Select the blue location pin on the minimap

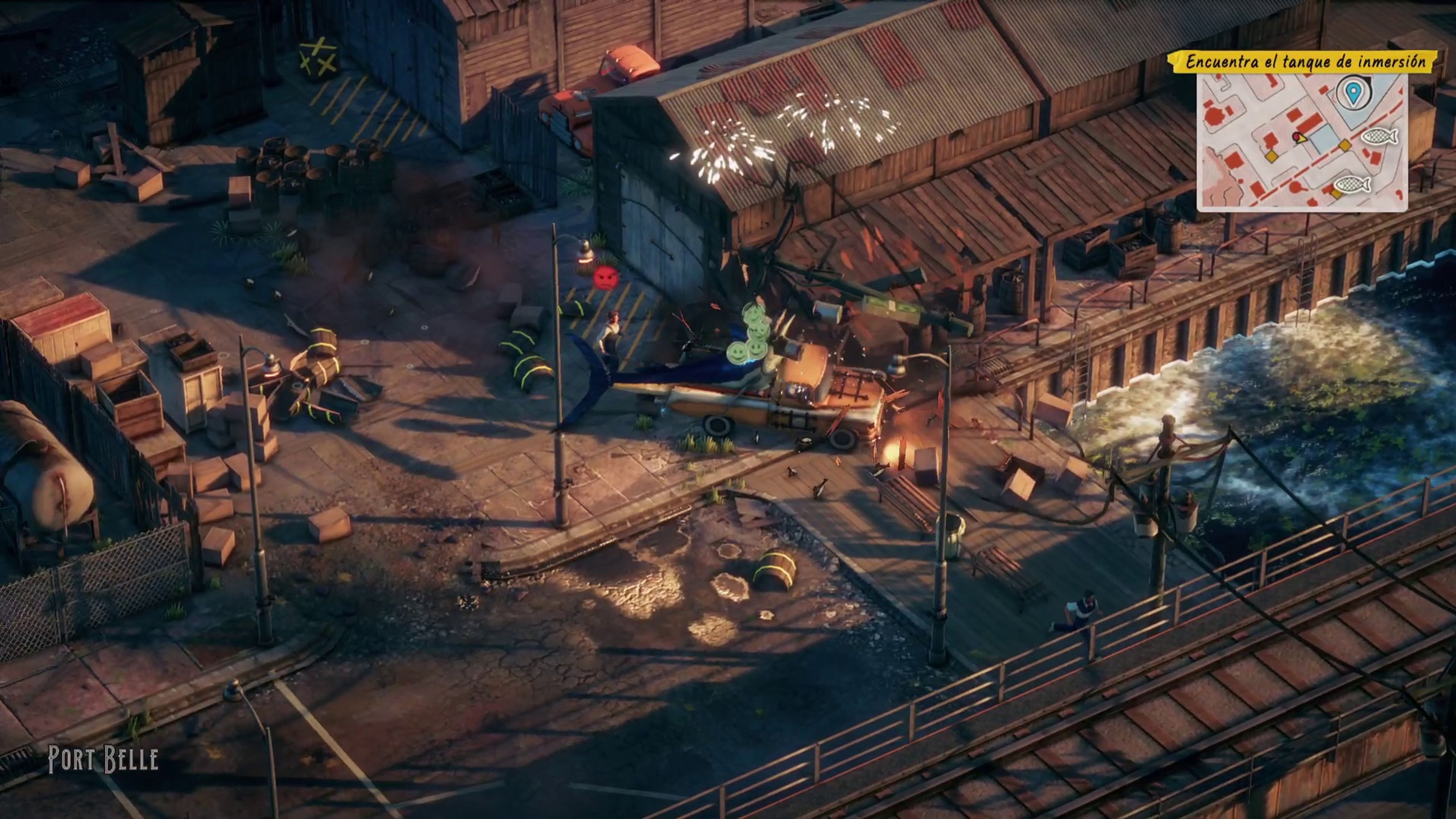click(x=1352, y=93)
